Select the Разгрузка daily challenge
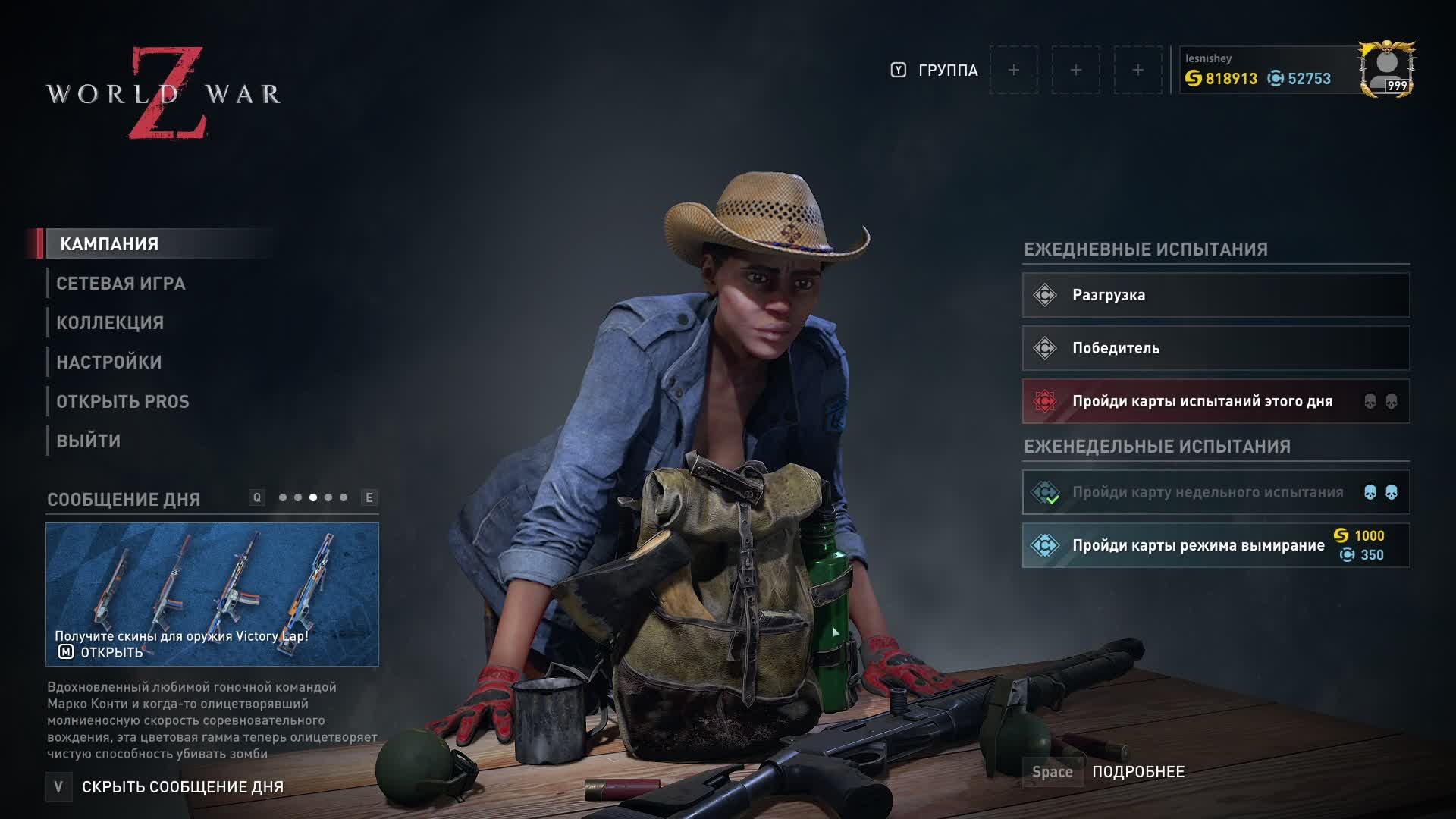 pos(1216,295)
